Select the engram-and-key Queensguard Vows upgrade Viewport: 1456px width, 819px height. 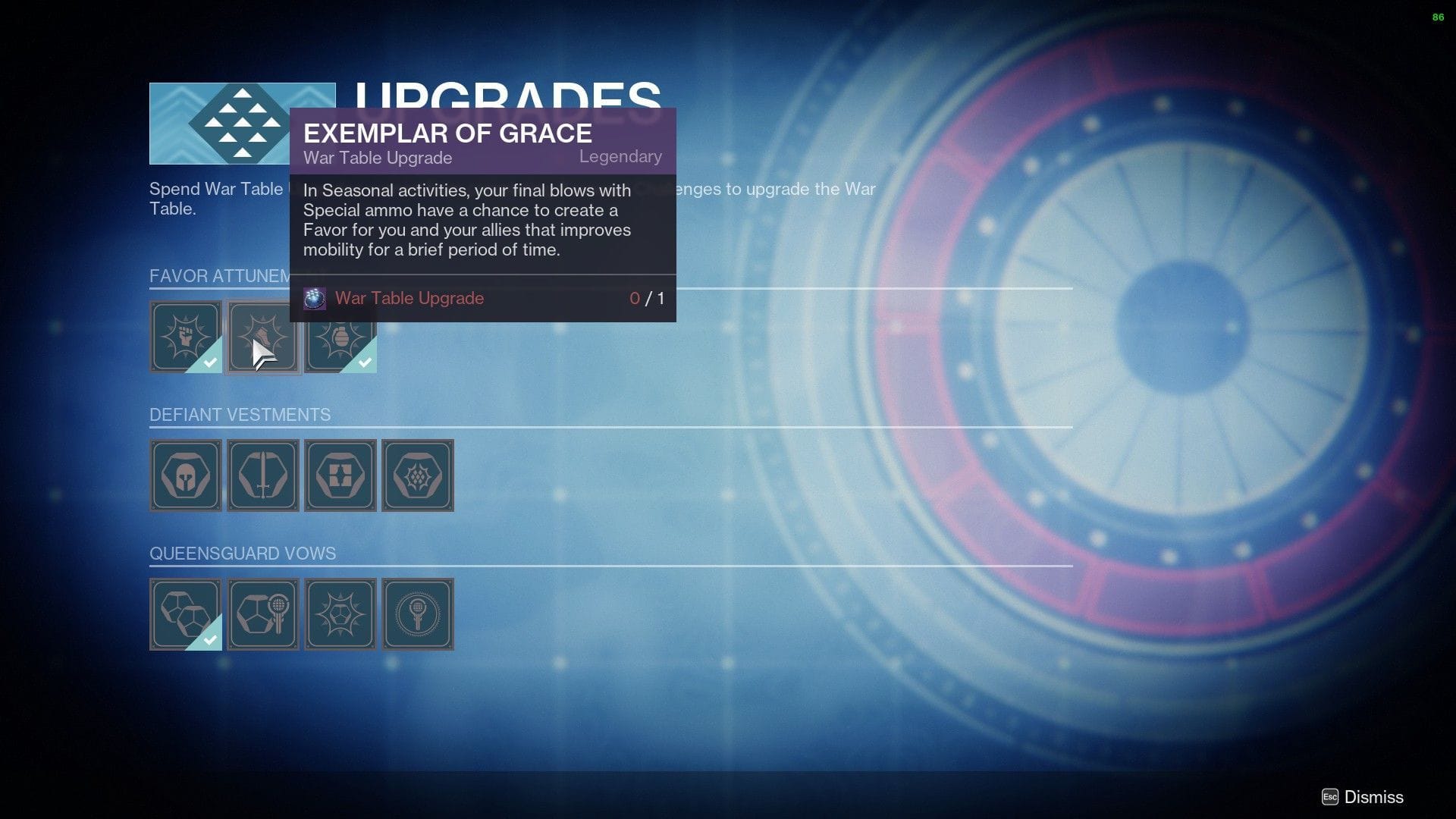262,614
